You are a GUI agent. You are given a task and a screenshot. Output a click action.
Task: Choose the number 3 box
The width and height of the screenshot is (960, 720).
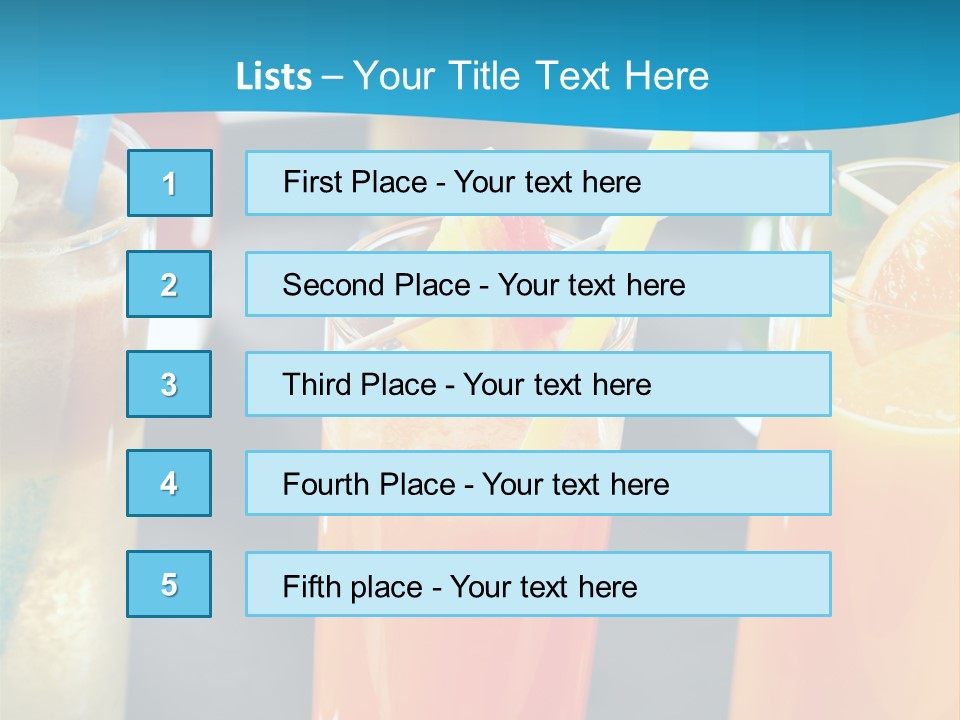(x=169, y=384)
